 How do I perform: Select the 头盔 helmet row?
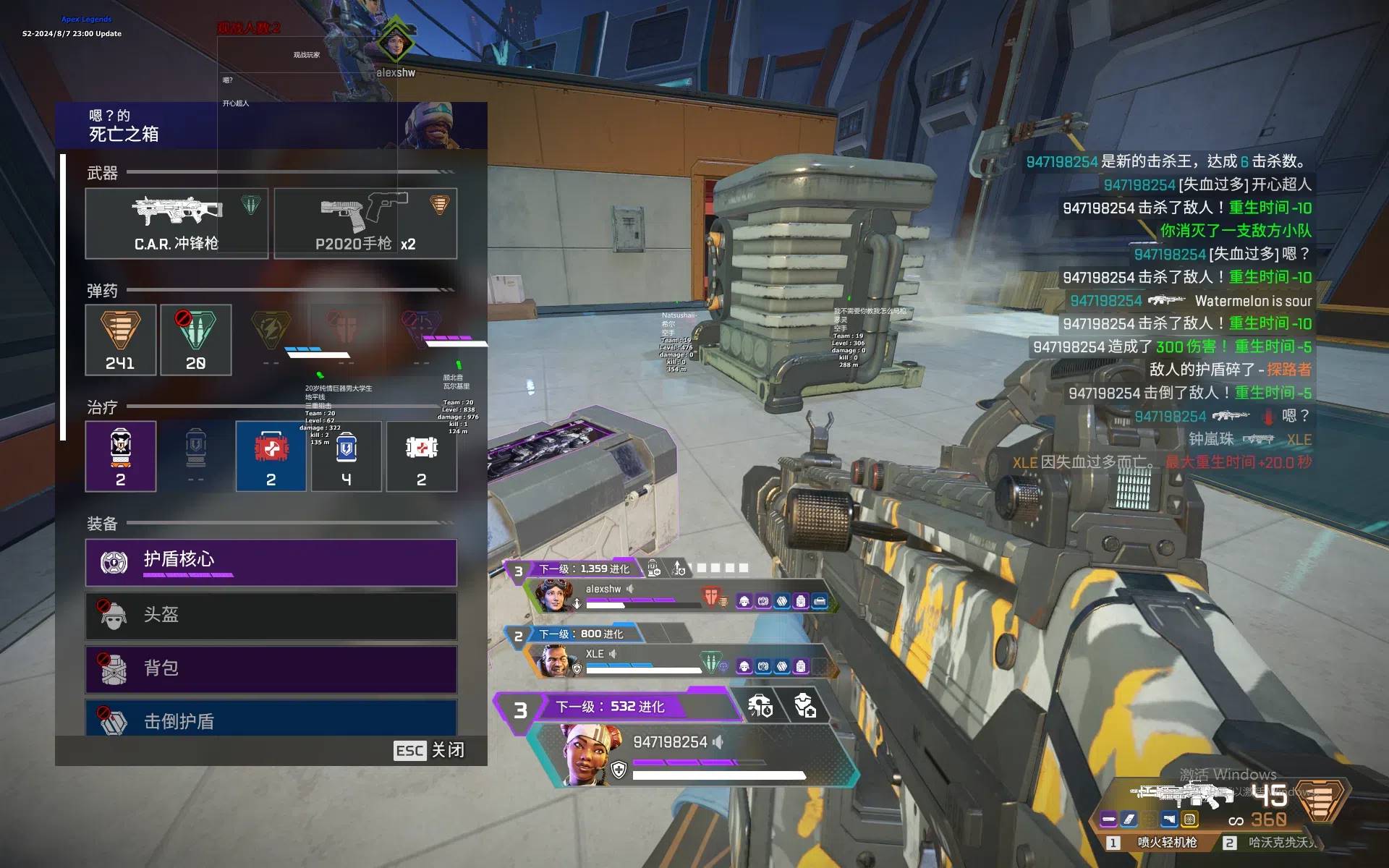coord(271,616)
